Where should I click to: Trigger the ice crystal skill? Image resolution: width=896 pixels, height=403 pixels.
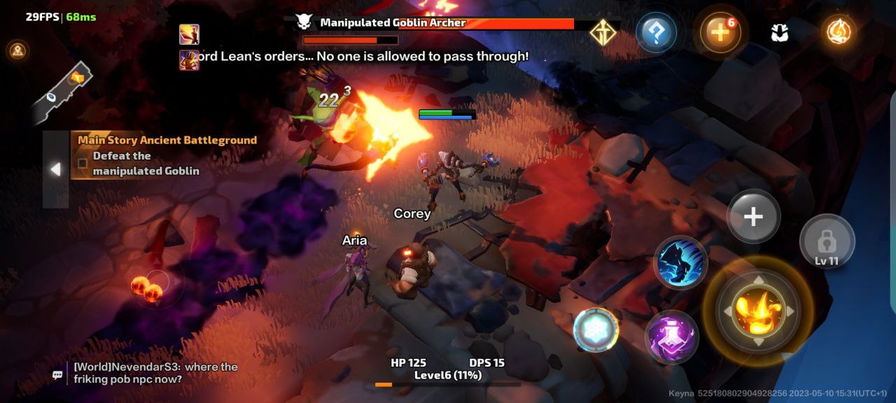[x=596, y=329]
